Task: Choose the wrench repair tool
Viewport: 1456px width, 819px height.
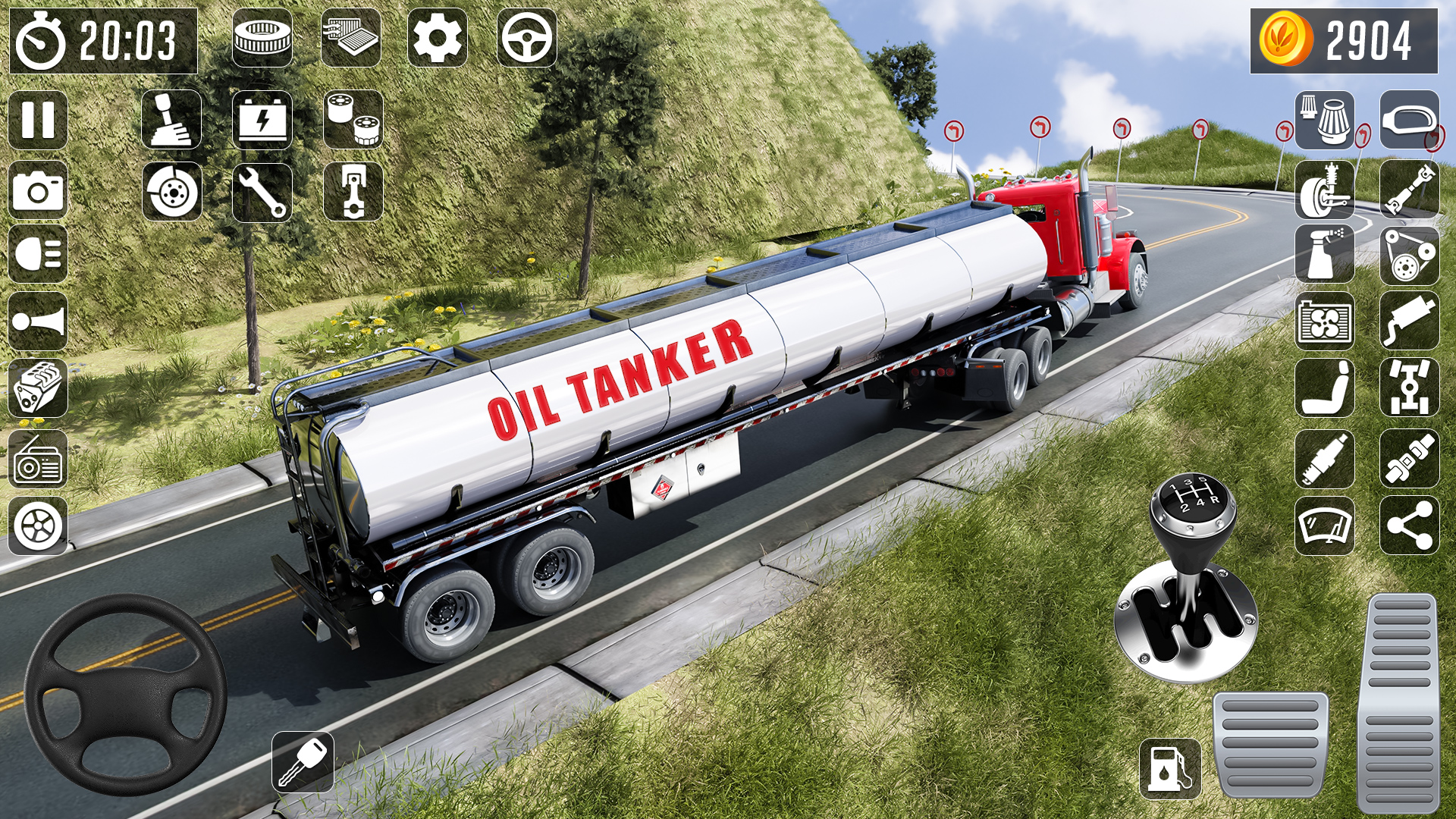Action: coord(262,190)
